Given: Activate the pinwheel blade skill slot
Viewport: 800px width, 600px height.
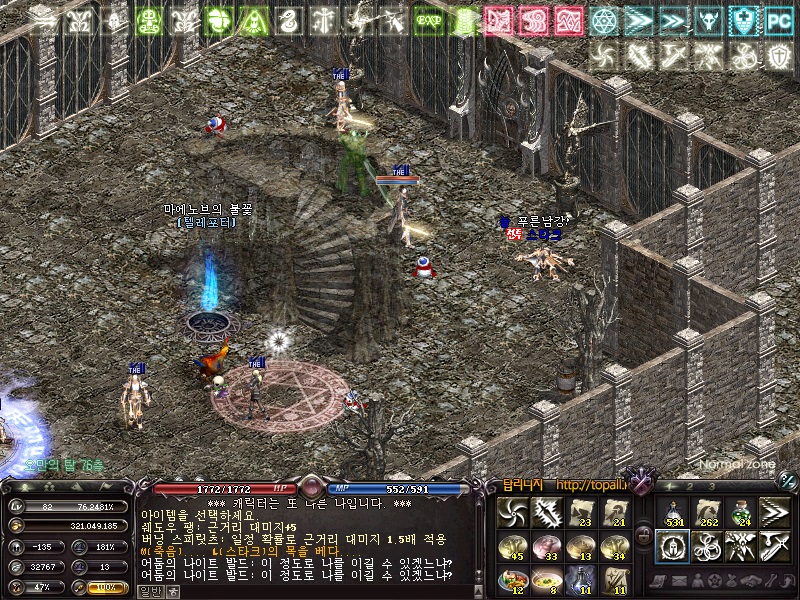Looking at the screenshot, I should point(512,511).
